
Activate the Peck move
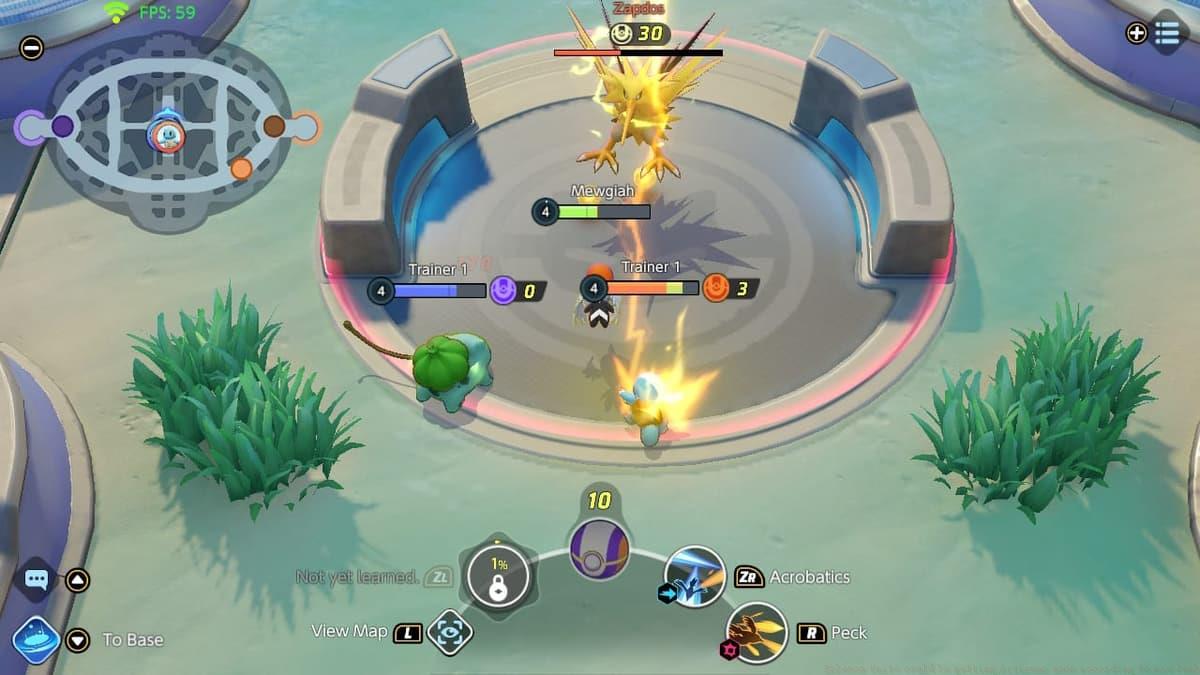coord(756,632)
